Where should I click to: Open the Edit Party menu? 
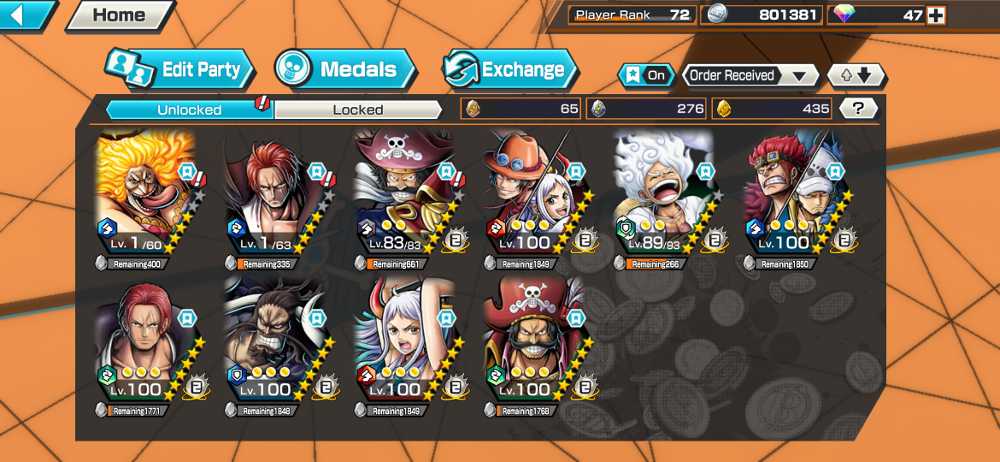(180, 70)
